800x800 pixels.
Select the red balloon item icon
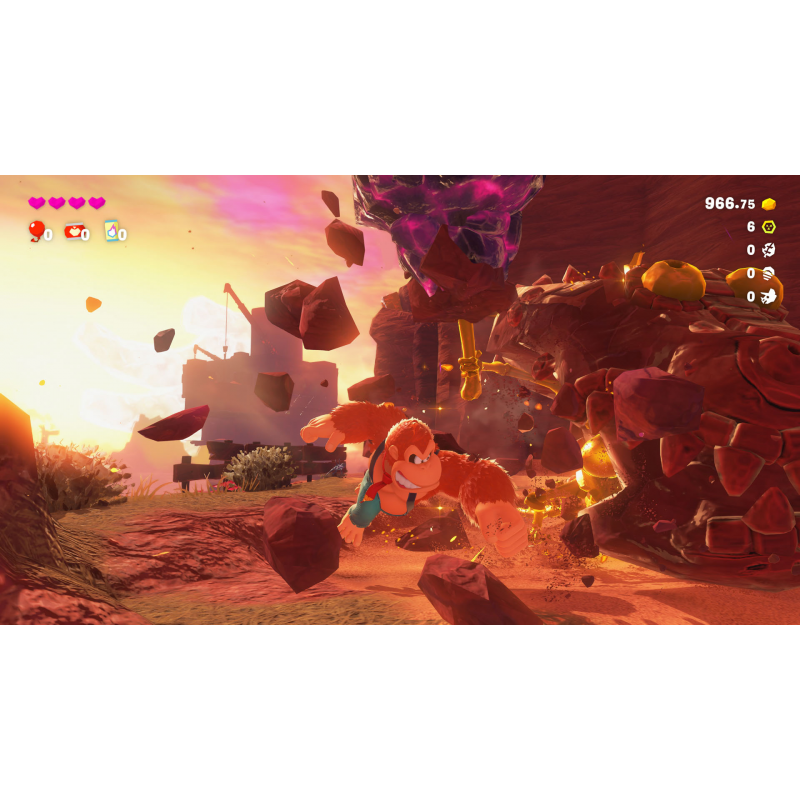coord(37,231)
